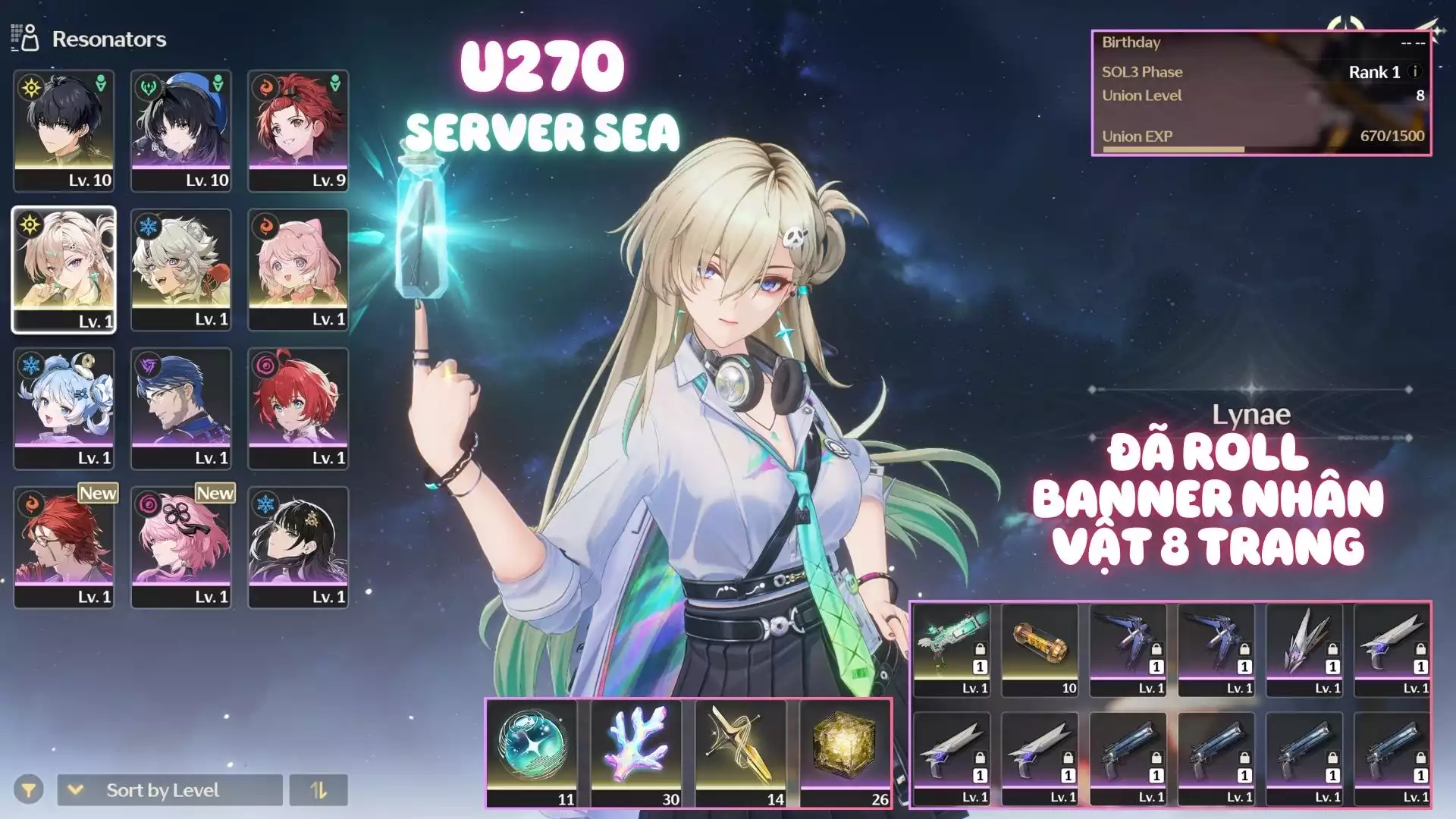Image resolution: width=1456 pixels, height=819 pixels.
Task: Choose the blue beret resonator portrait
Action: [x=180, y=130]
